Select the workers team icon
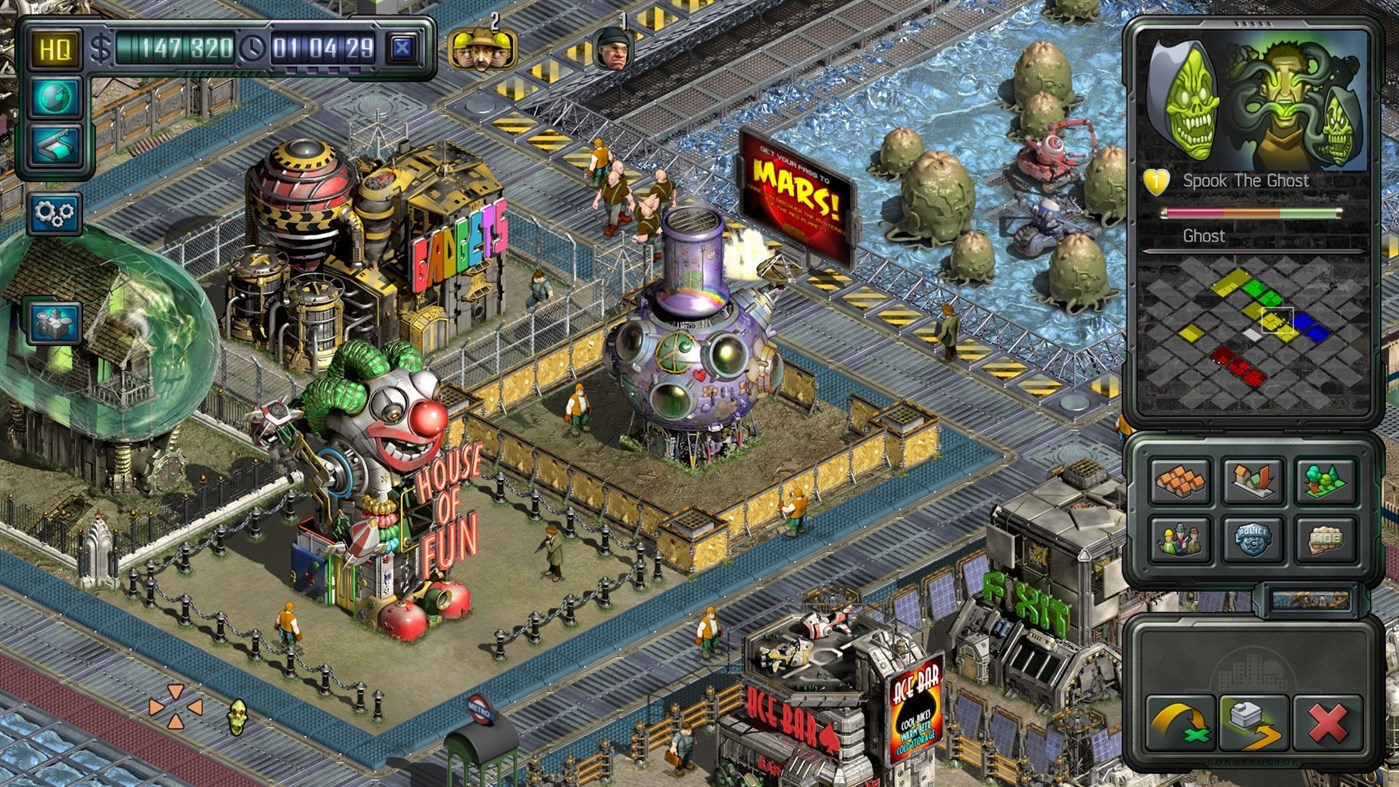Viewport: 1399px width, 787px height. click(1180, 540)
